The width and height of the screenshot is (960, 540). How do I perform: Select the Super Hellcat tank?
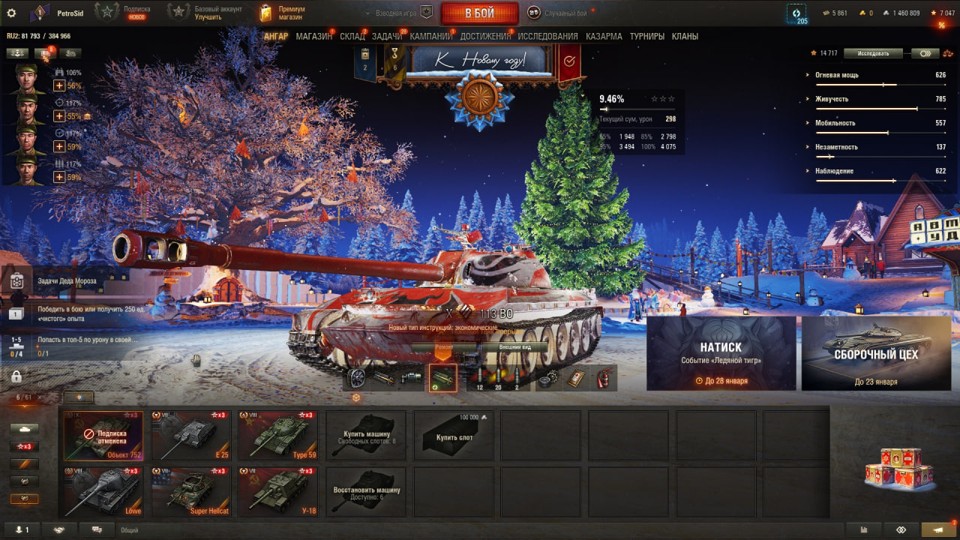pyautogui.click(x=192, y=490)
